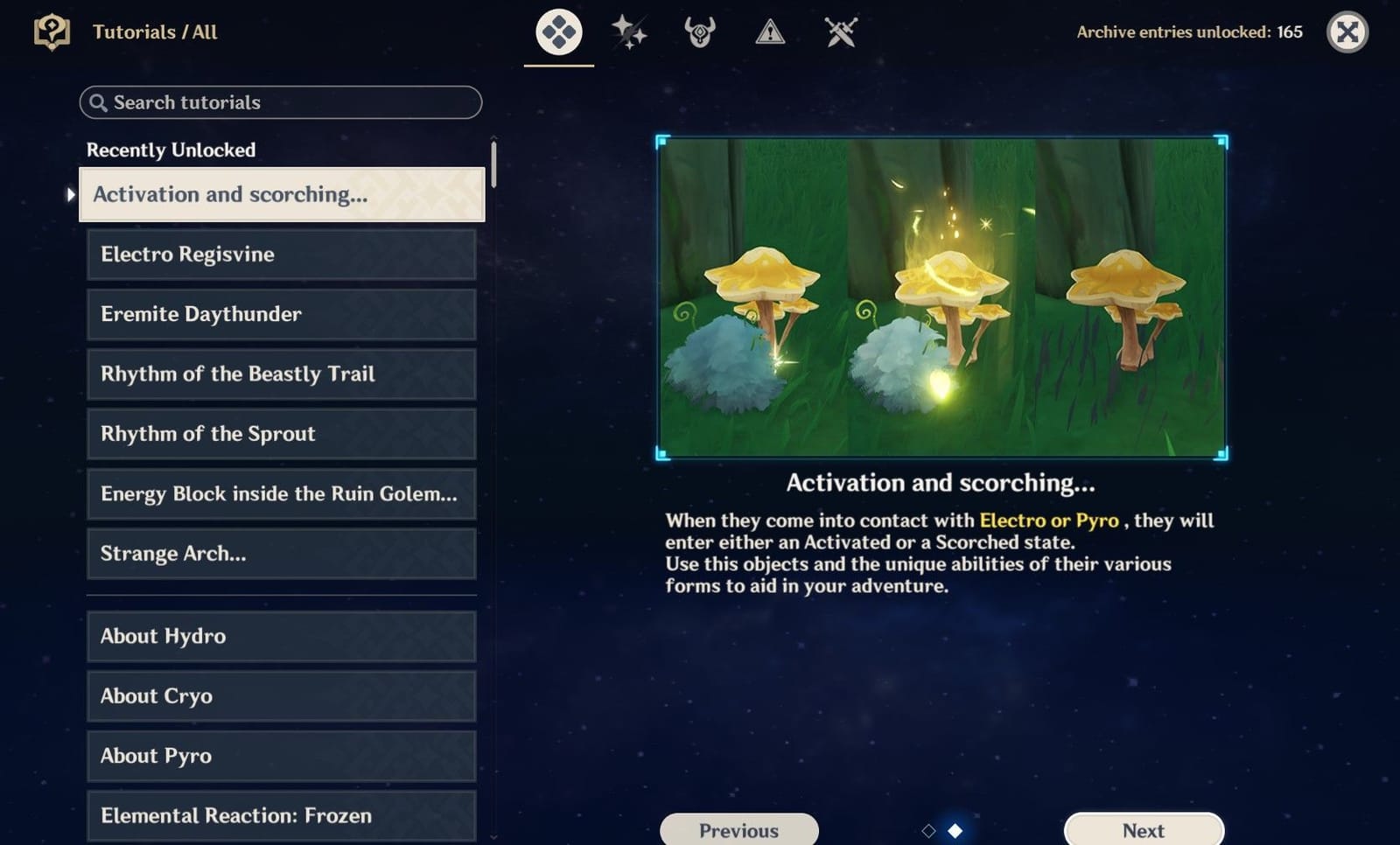Open the warning triangle tutorials category
1400x845 pixels.
click(769, 31)
